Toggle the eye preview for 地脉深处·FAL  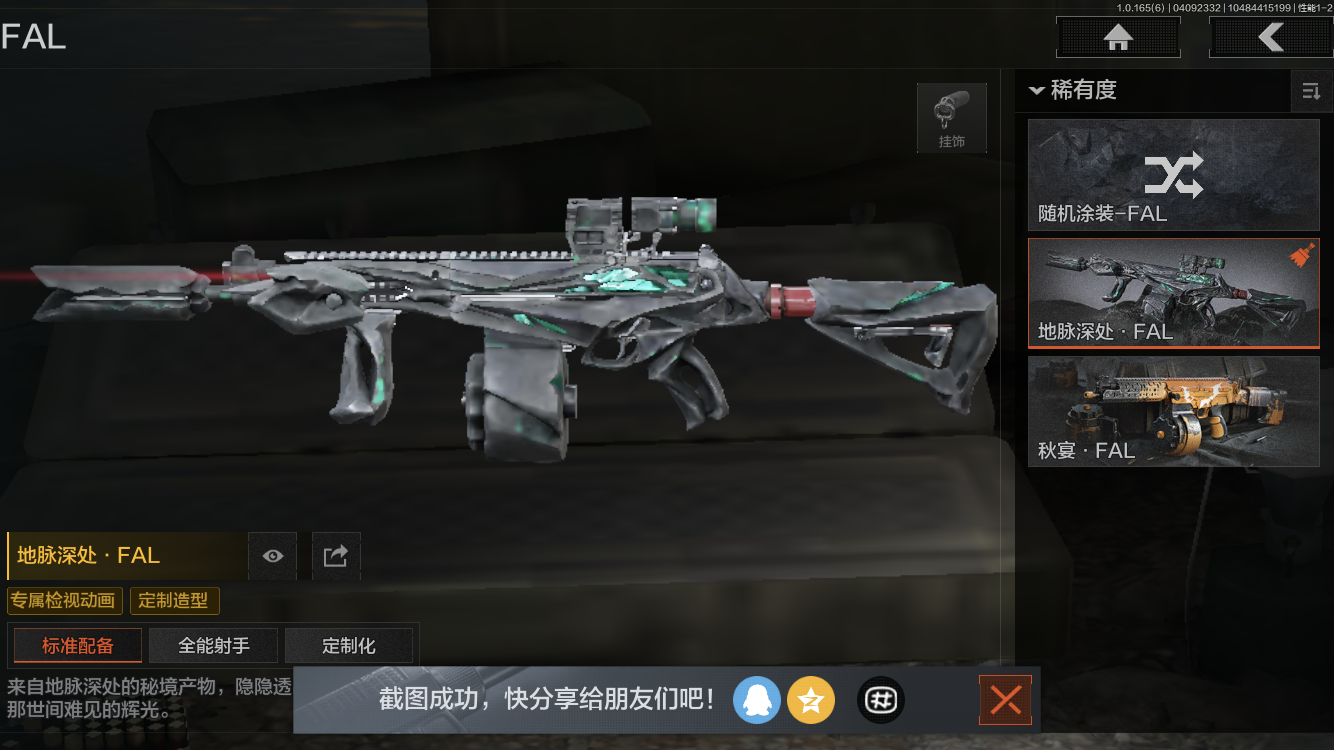click(272, 556)
